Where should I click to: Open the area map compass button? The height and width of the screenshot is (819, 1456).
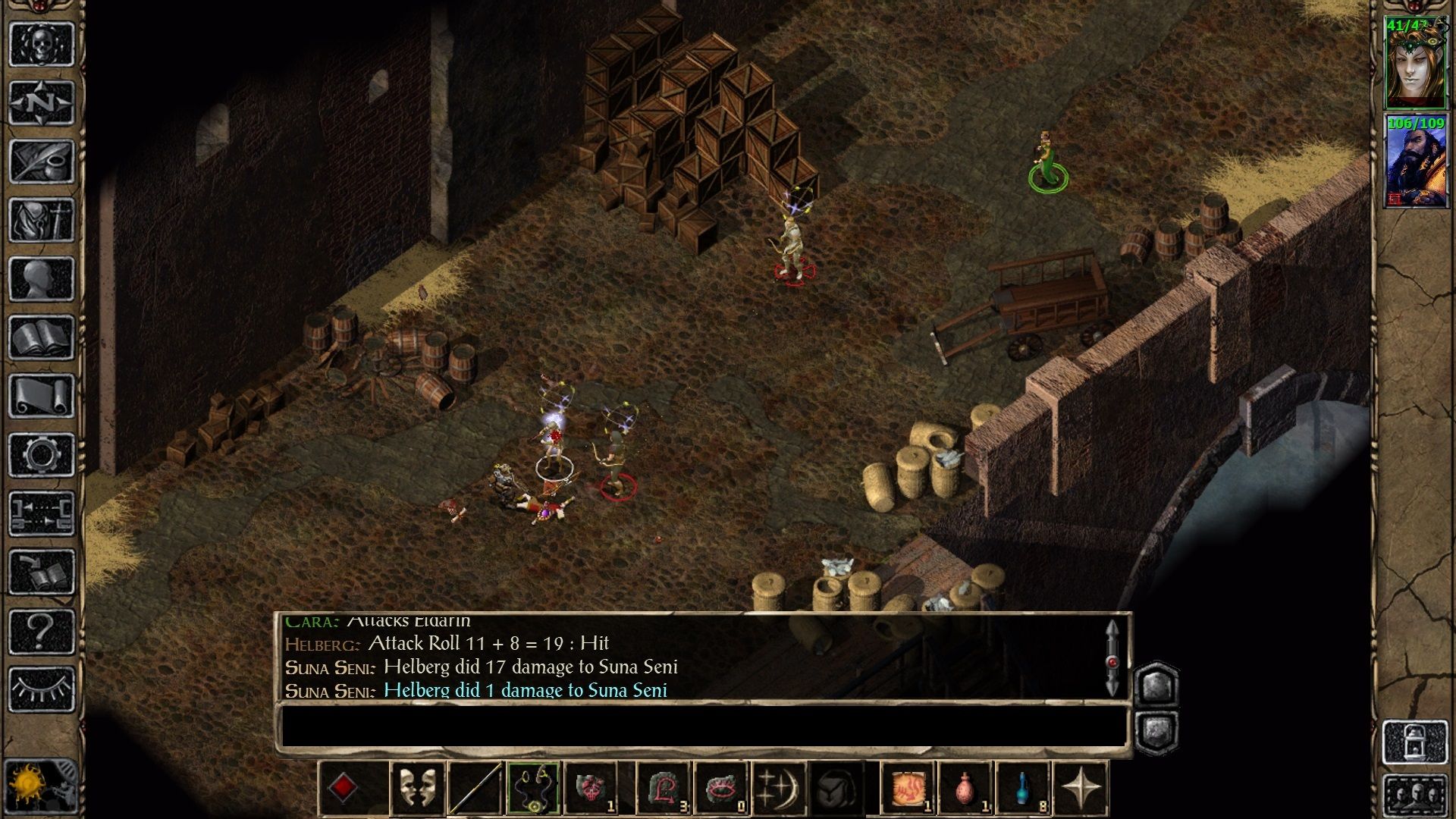pyautogui.click(x=42, y=102)
